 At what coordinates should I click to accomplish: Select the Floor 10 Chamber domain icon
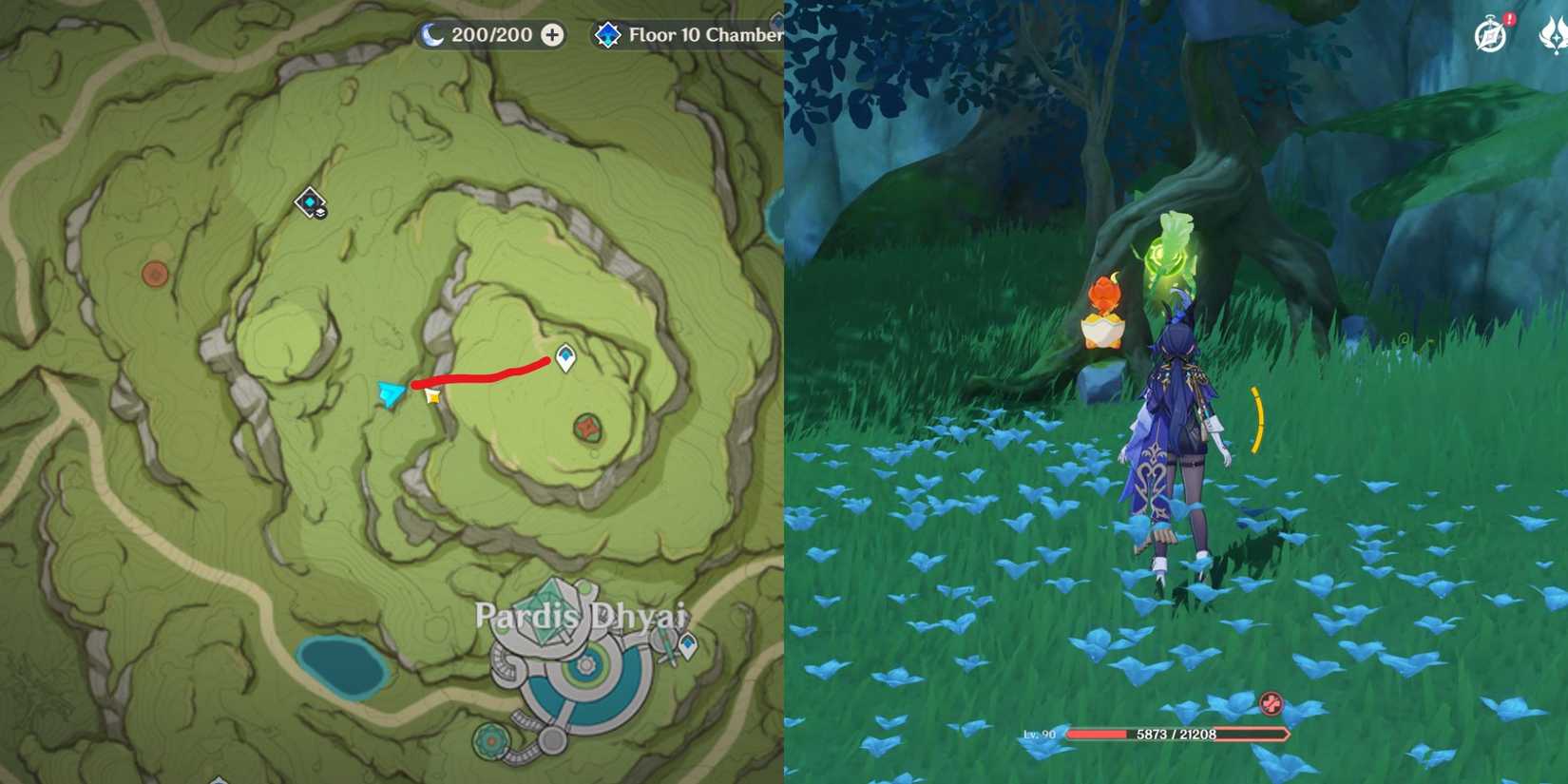point(607,35)
